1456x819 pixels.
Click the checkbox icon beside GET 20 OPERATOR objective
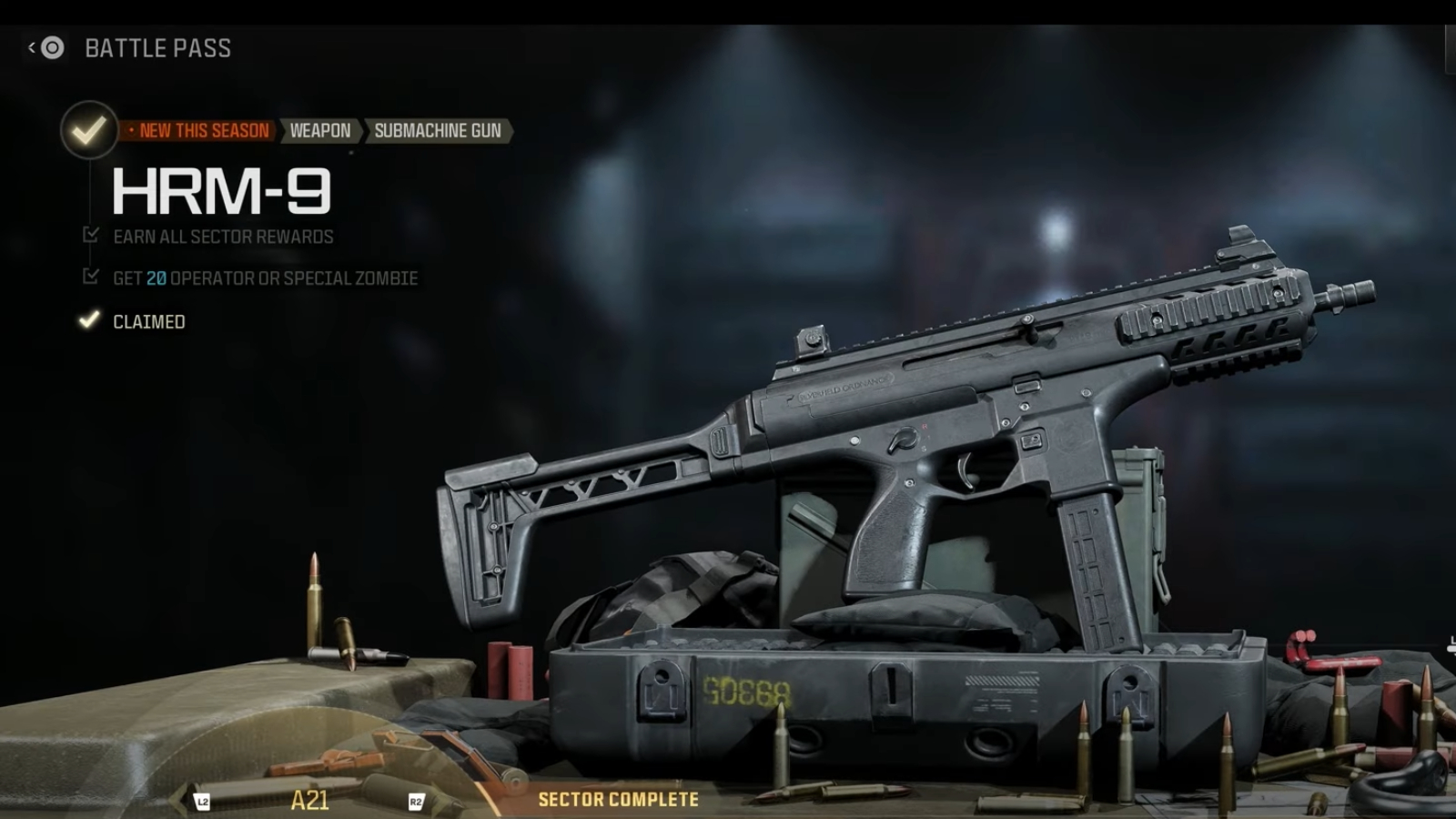(x=90, y=277)
